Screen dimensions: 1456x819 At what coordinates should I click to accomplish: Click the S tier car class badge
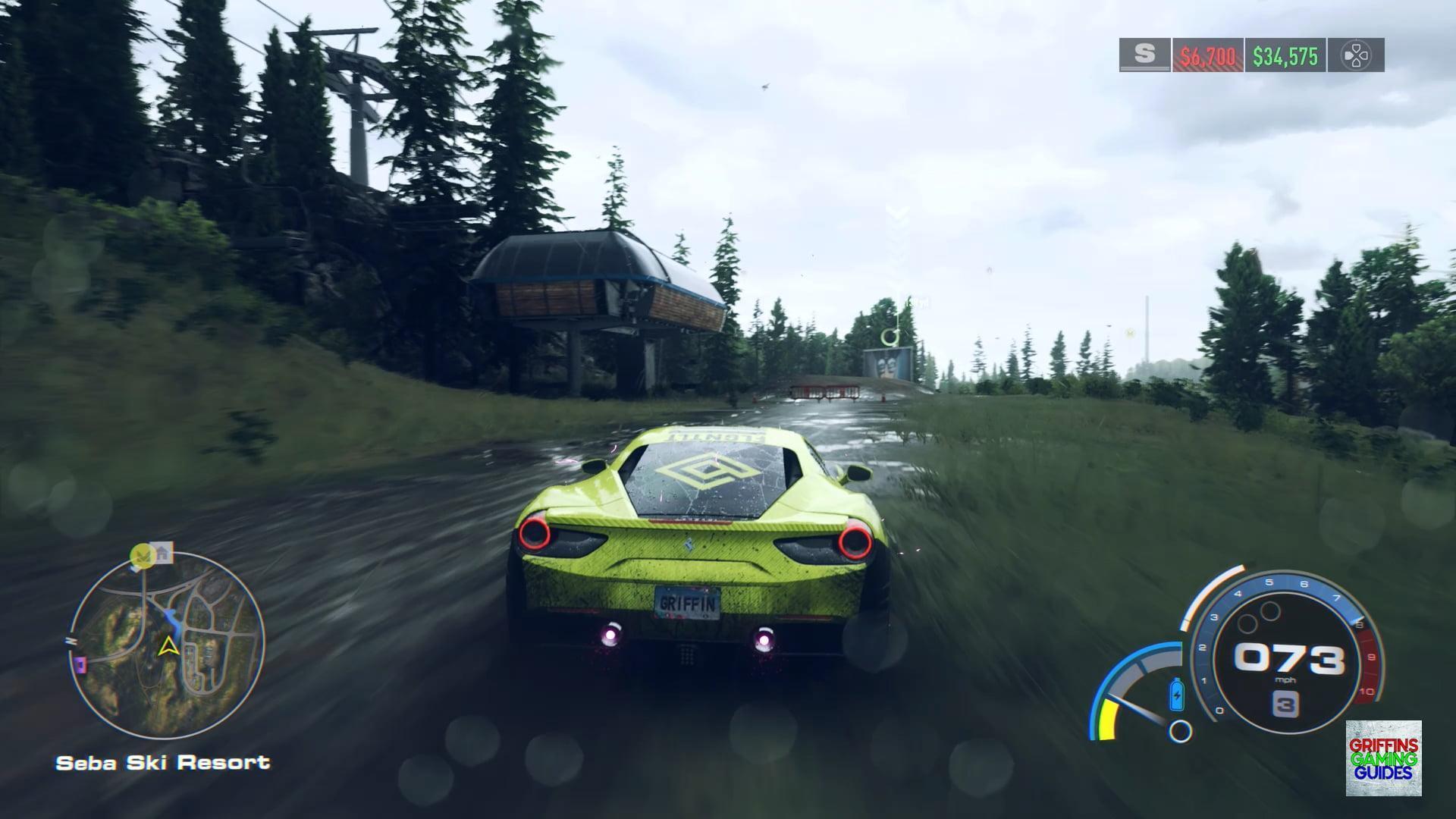click(1144, 55)
